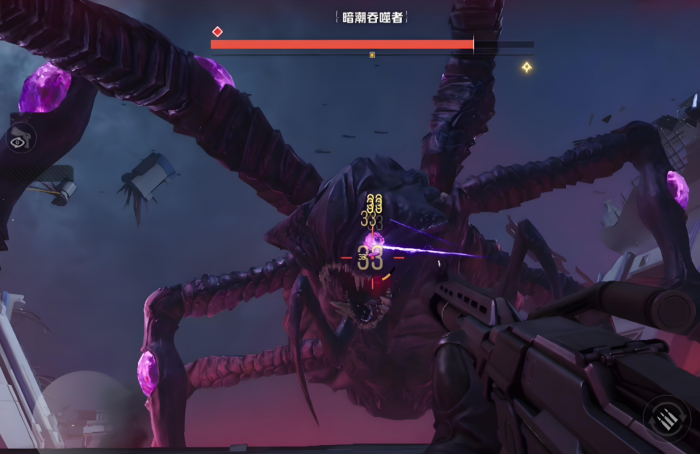Tap the eye view toggle icon

(18, 142)
